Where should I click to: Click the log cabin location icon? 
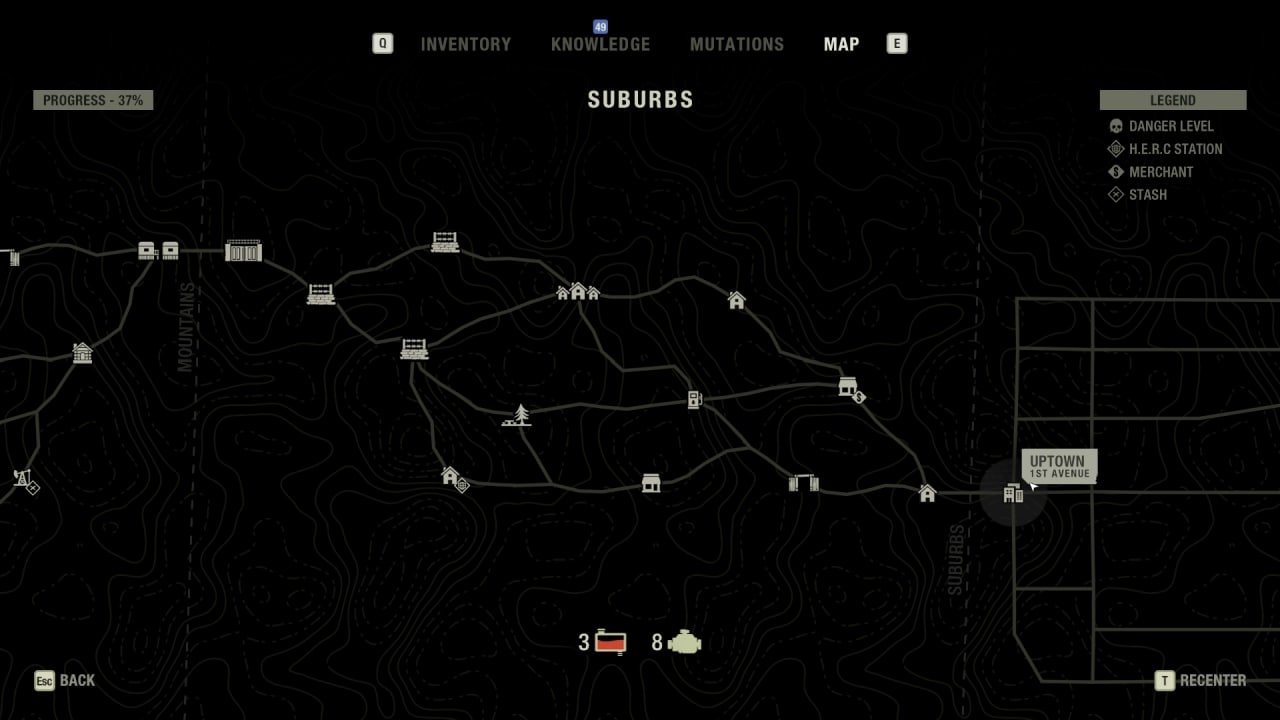[x=82, y=352]
